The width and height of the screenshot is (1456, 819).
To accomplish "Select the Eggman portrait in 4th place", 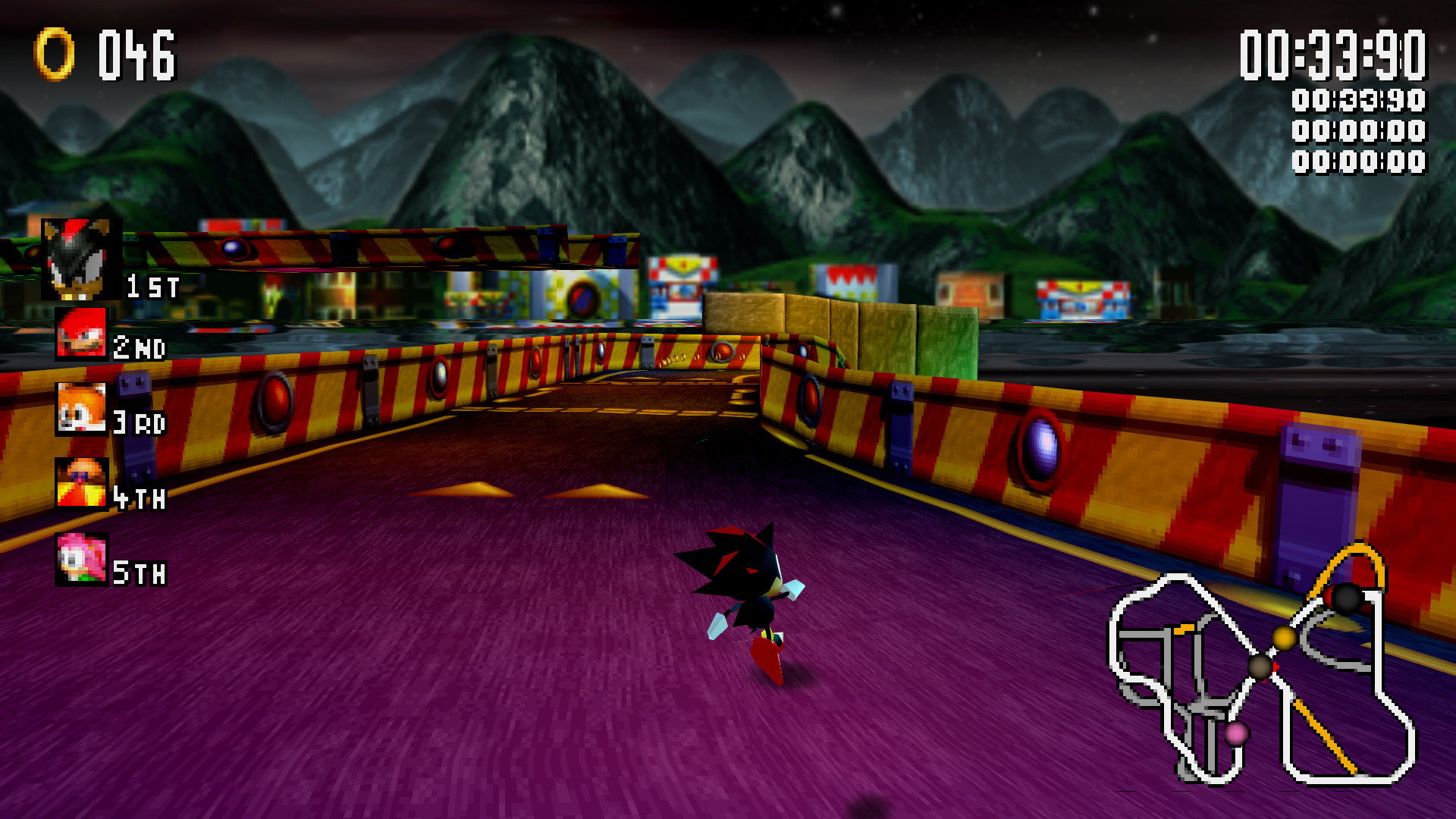I will click(x=83, y=485).
